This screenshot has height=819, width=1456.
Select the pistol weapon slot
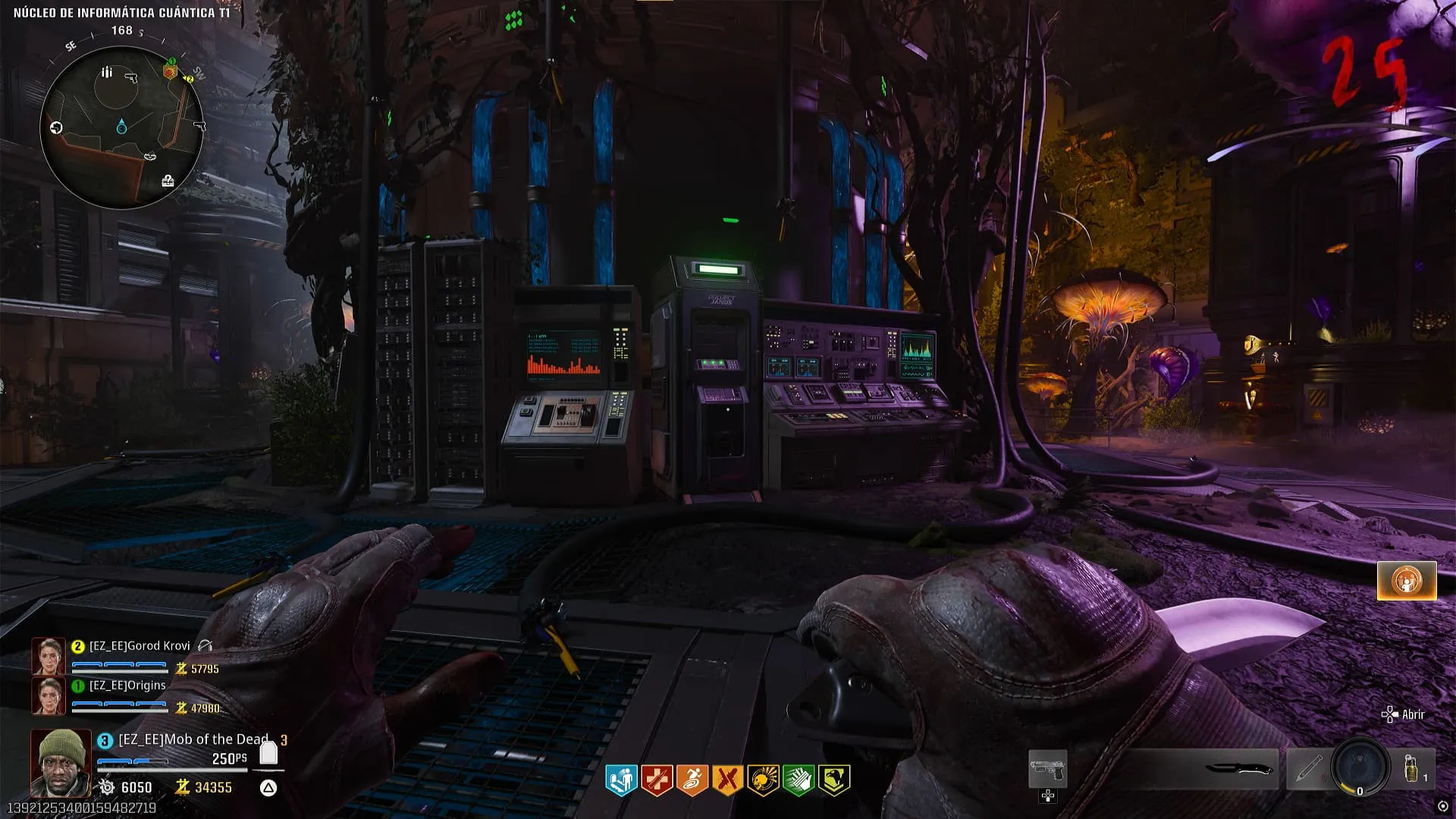(1047, 769)
